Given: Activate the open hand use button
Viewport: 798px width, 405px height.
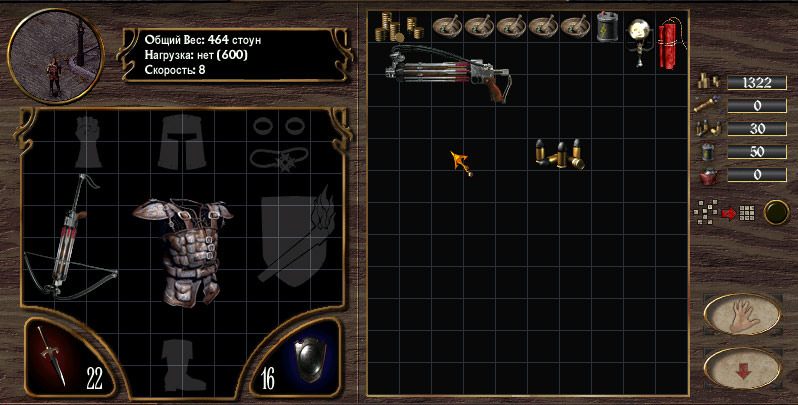Looking at the screenshot, I should click(742, 315).
